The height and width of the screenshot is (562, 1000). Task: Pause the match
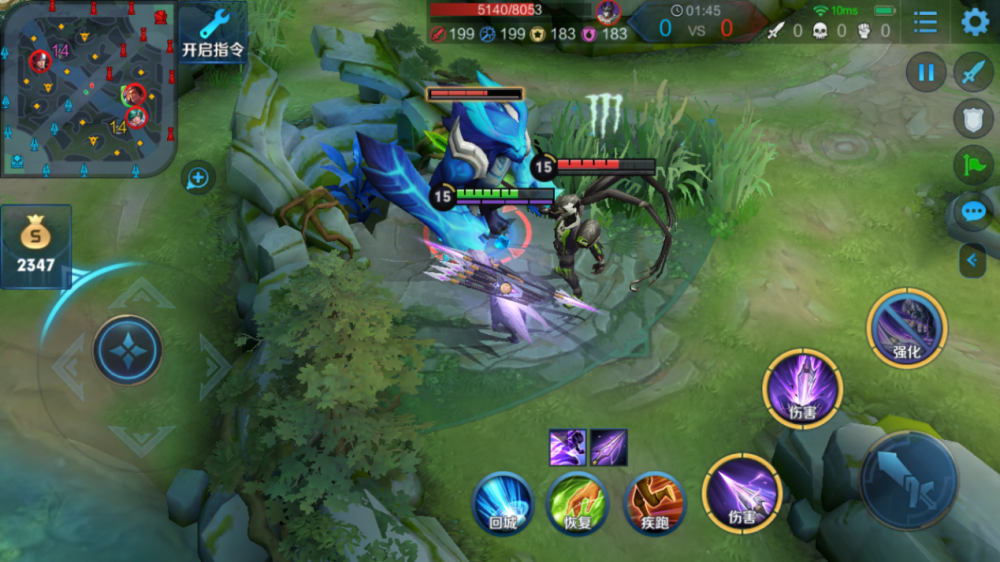(x=926, y=72)
